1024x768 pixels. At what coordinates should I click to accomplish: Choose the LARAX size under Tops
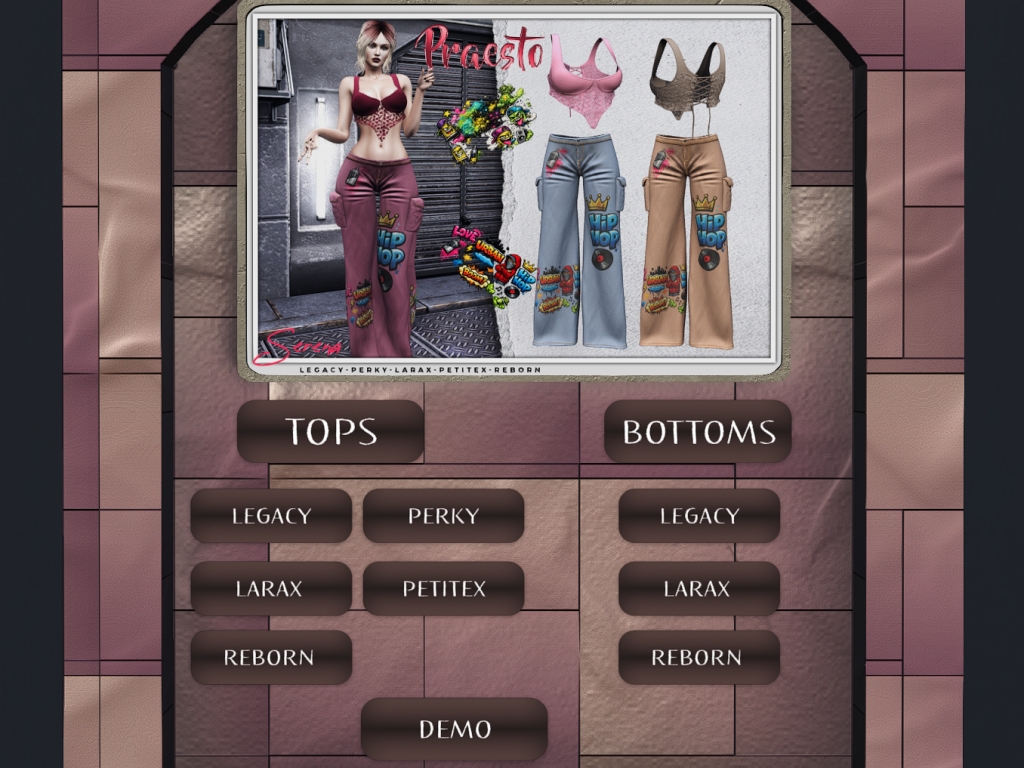click(x=271, y=589)
